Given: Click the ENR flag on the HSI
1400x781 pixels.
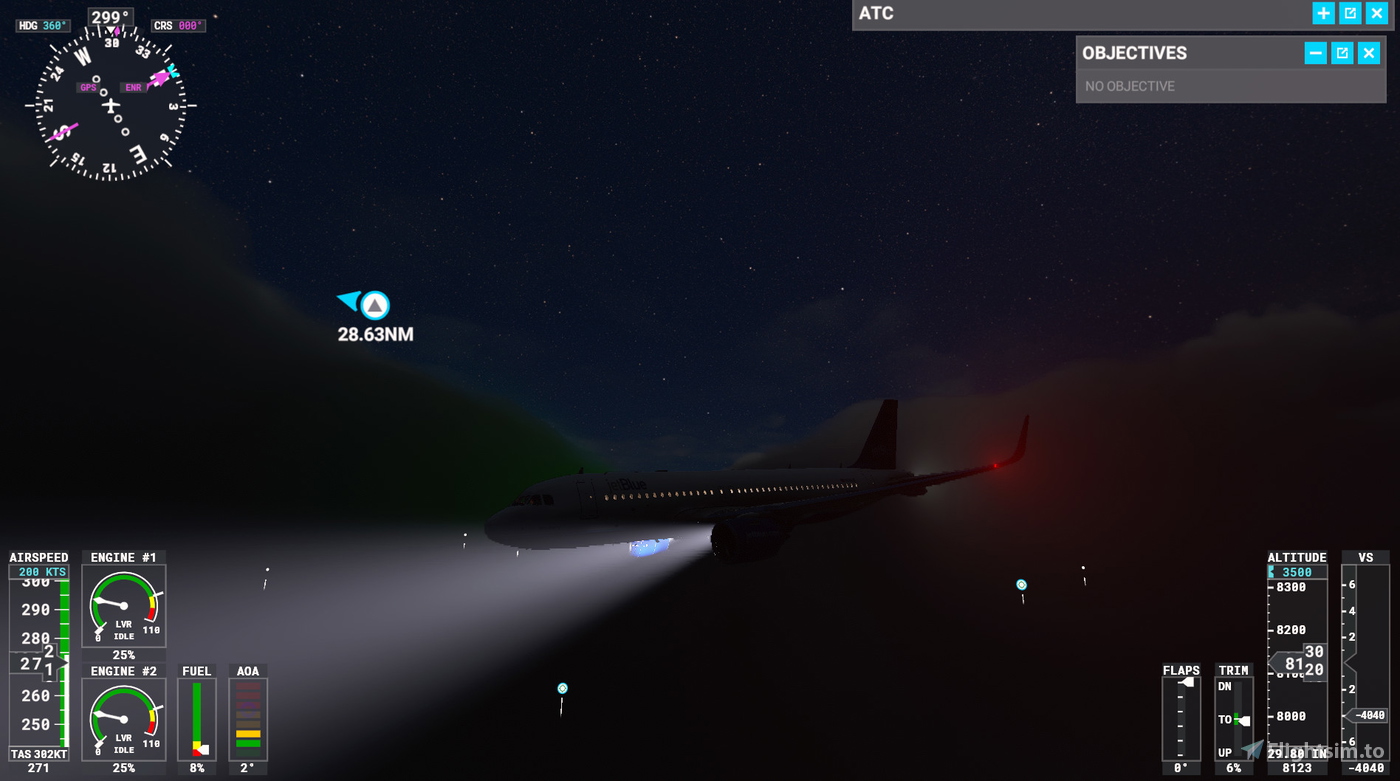Looking at the screenshot, I should tap(133, 87).
